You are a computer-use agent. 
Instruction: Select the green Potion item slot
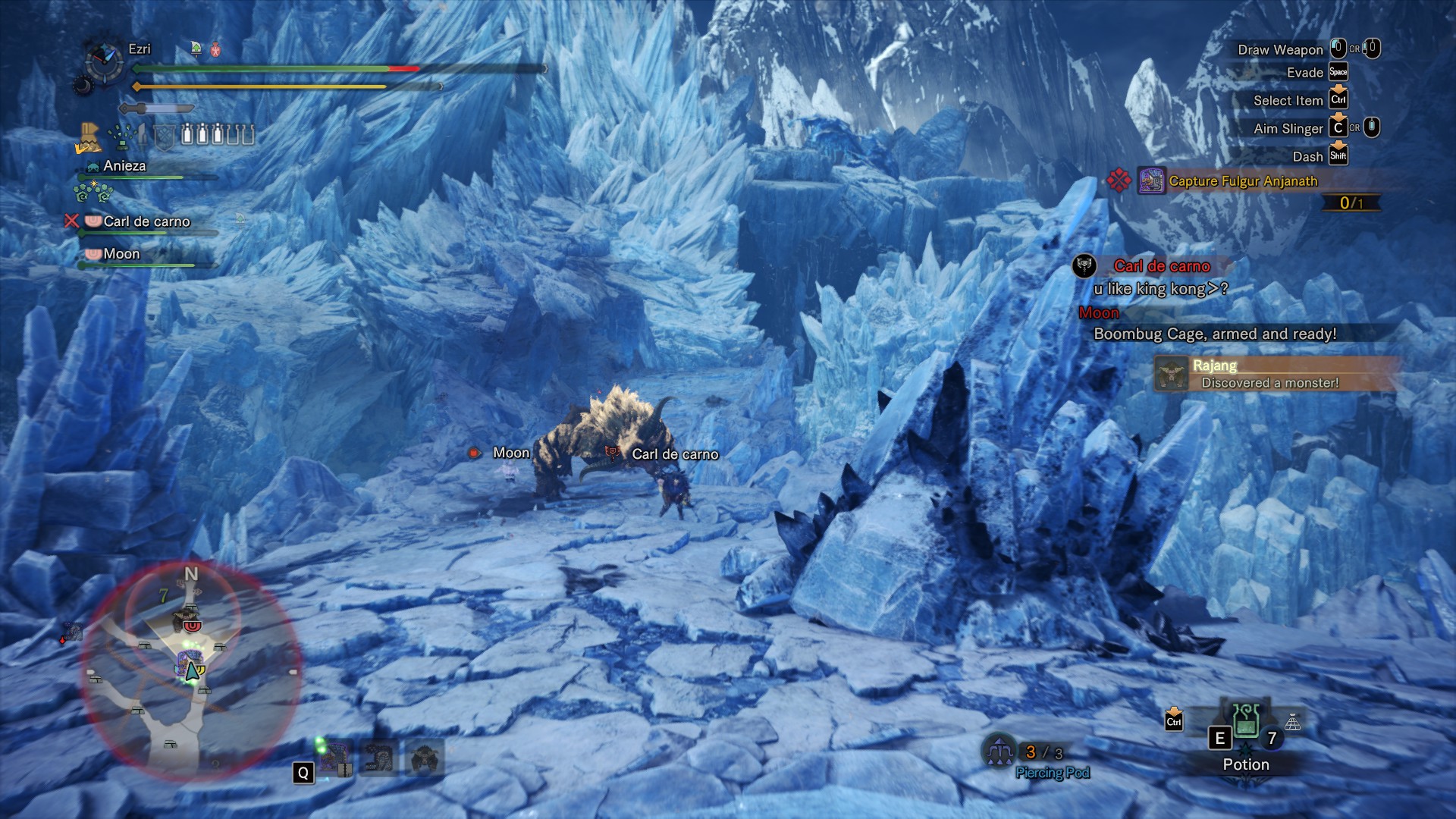pos(1246,722)
